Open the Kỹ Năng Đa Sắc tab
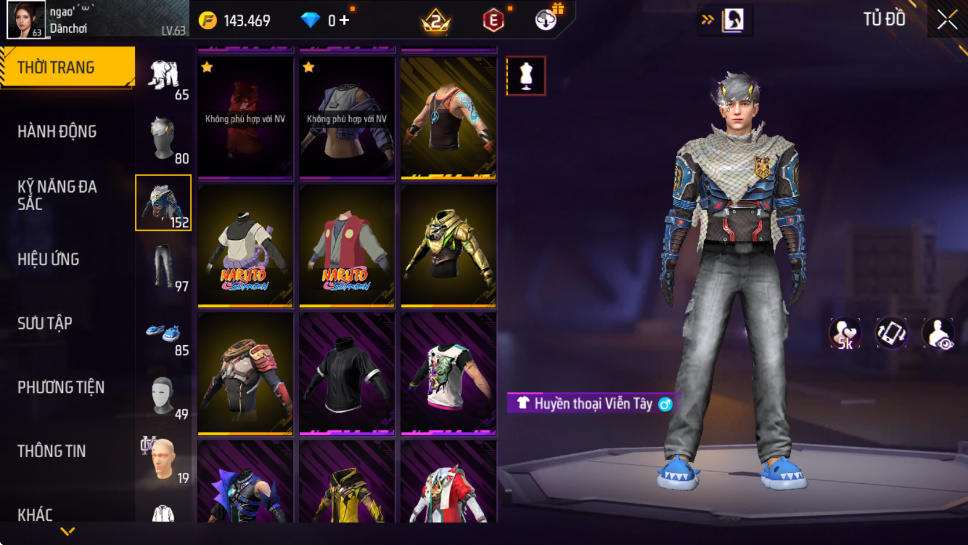Screen dimensions: 968x545 [57, 195]
